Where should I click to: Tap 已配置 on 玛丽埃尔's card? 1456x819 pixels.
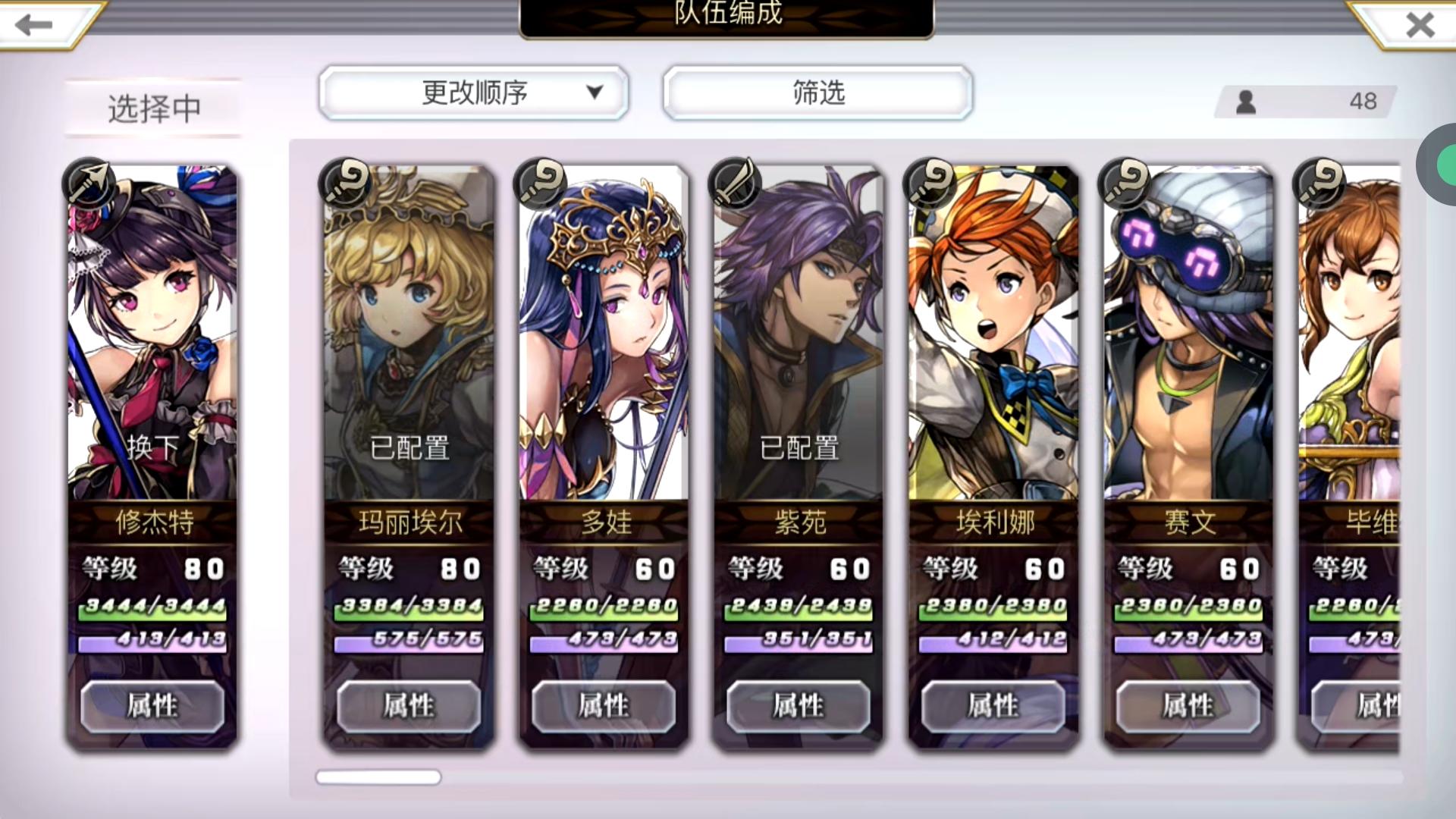(x=409, y=449)
